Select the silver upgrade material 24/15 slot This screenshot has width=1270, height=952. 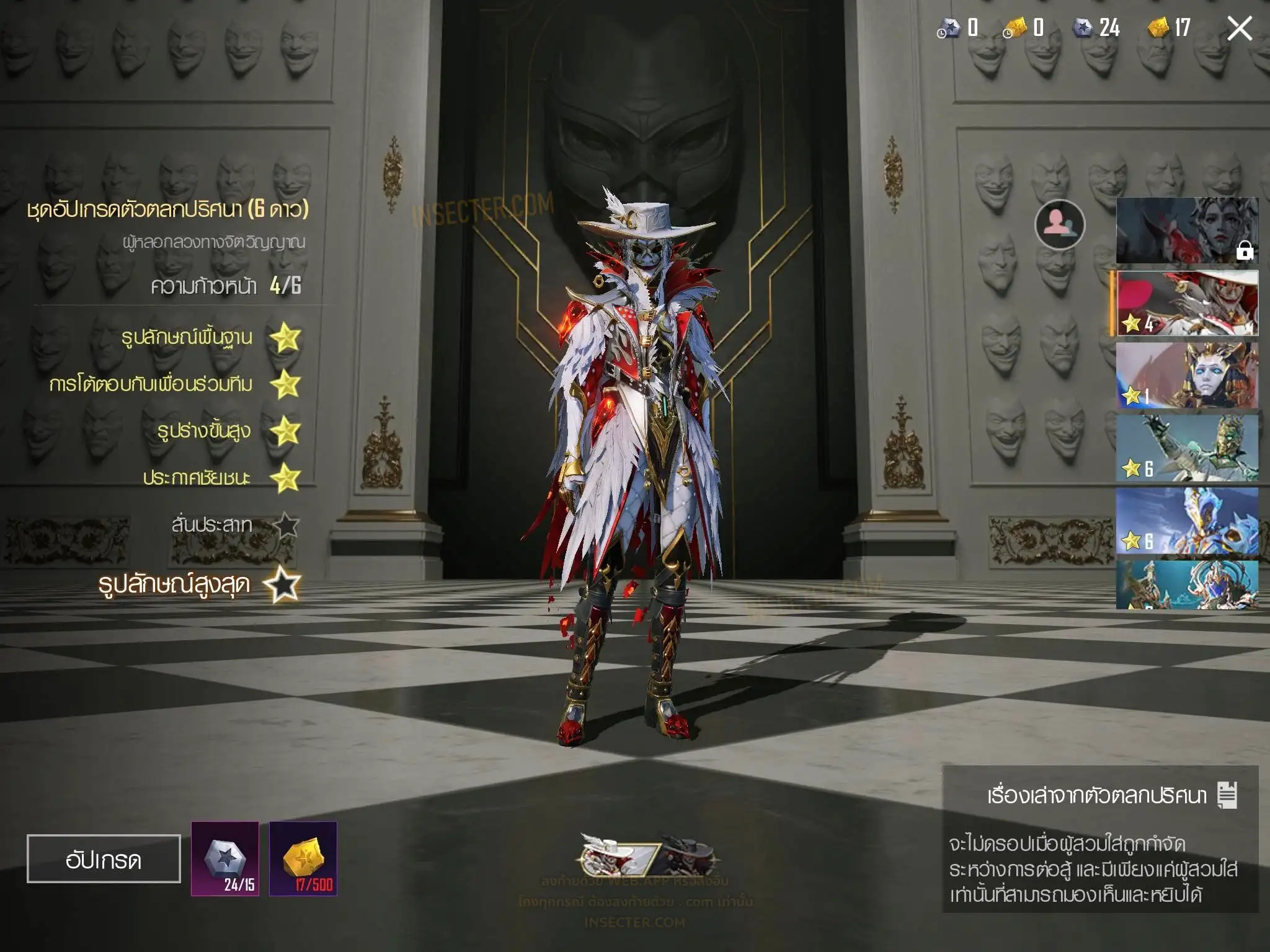tap(225, 858)
